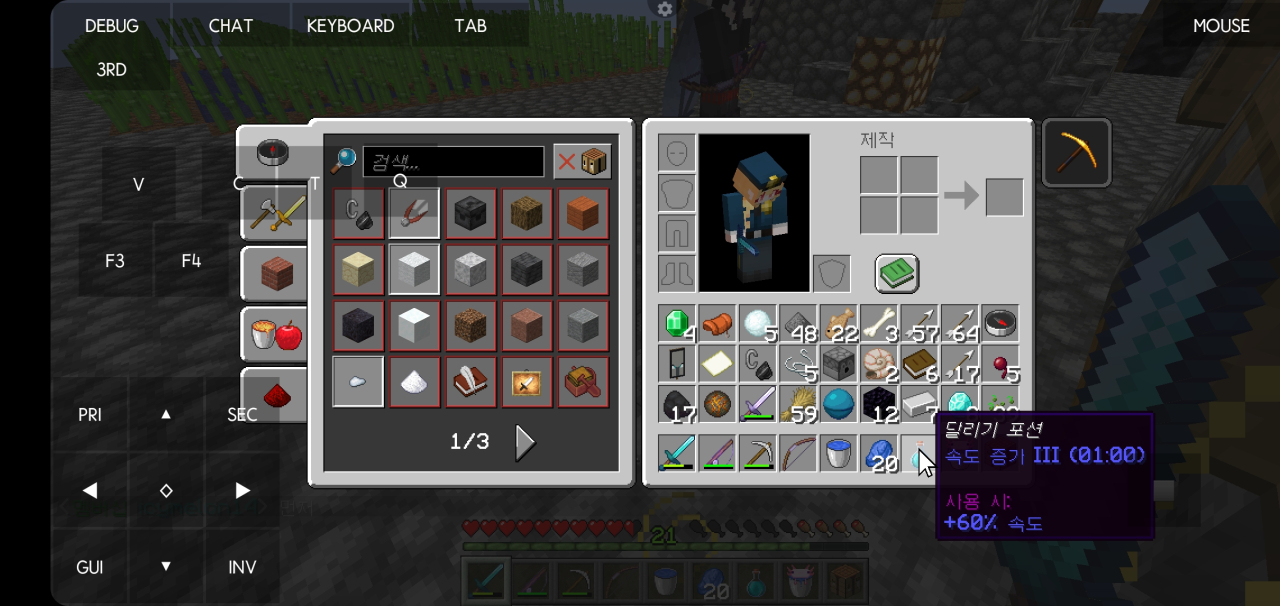Switch to the tools and weapons recipe tab
The image size is (1280, 606).
(274, 212)
